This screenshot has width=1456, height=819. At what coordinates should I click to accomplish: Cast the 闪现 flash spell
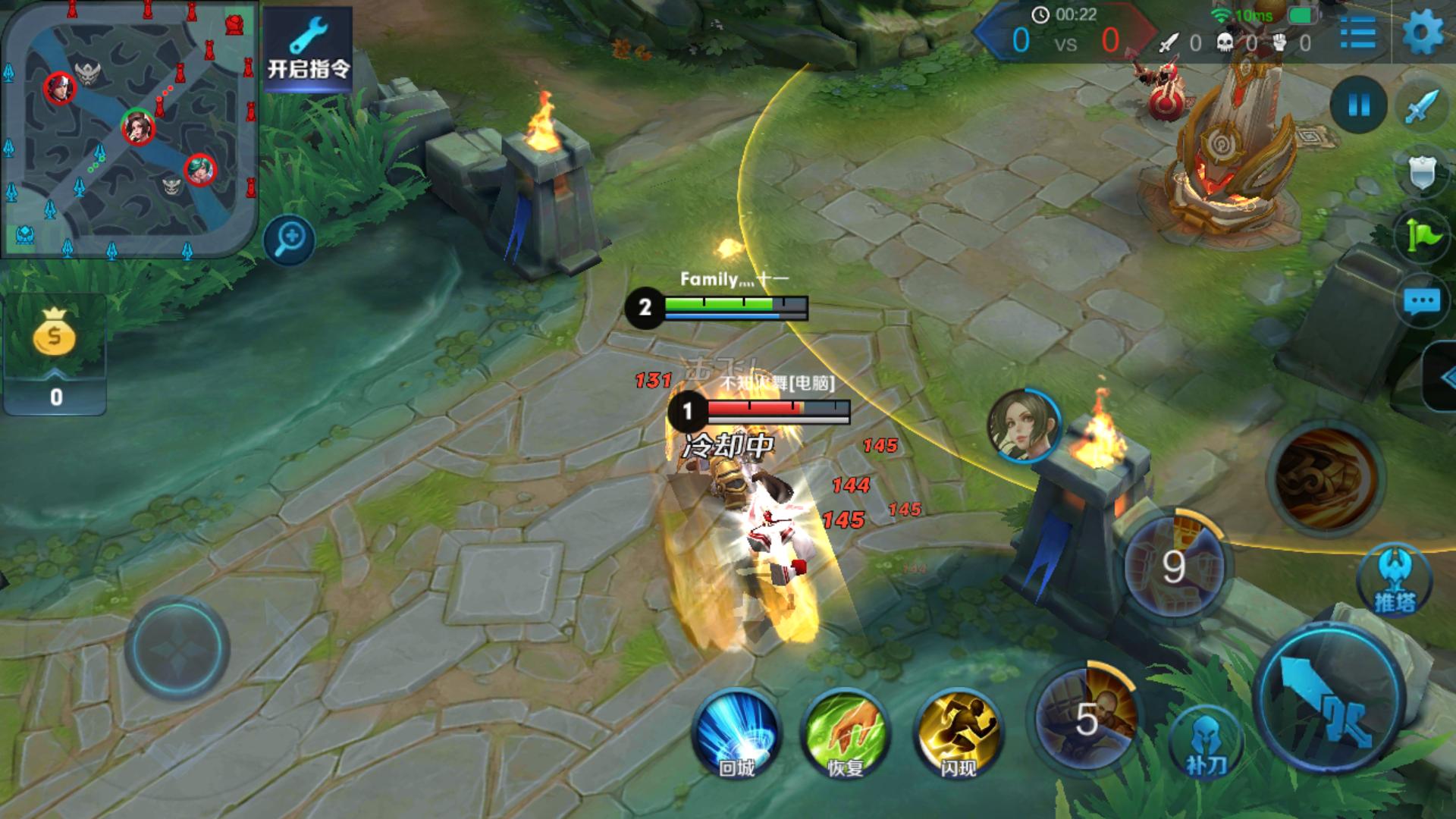pyautogui.click(x=957, y=731)
